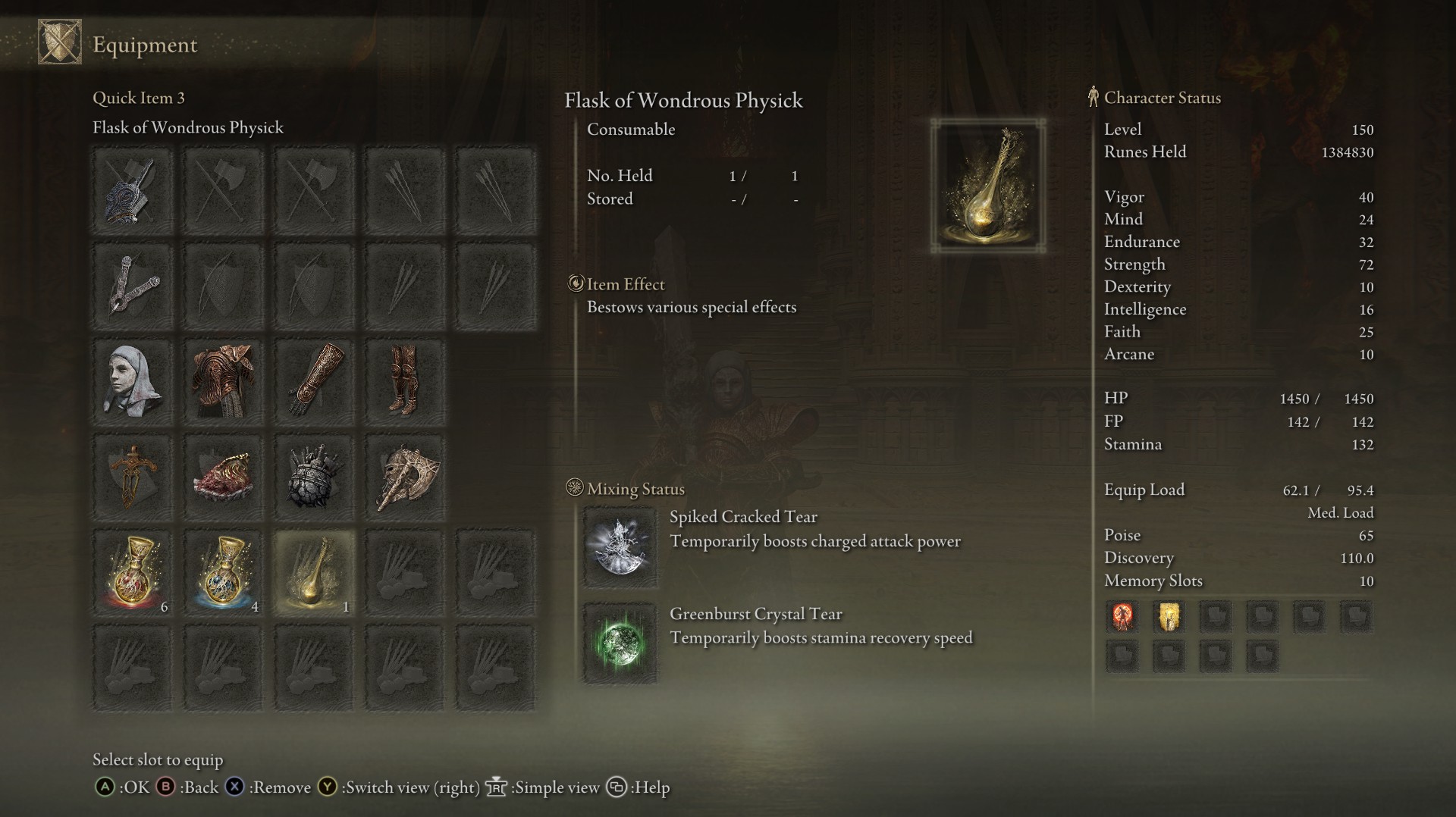Select the Axe Talisman slot
Viewport: 1456px width, 817px height.
pyautogui.click(x=405, y=477)
